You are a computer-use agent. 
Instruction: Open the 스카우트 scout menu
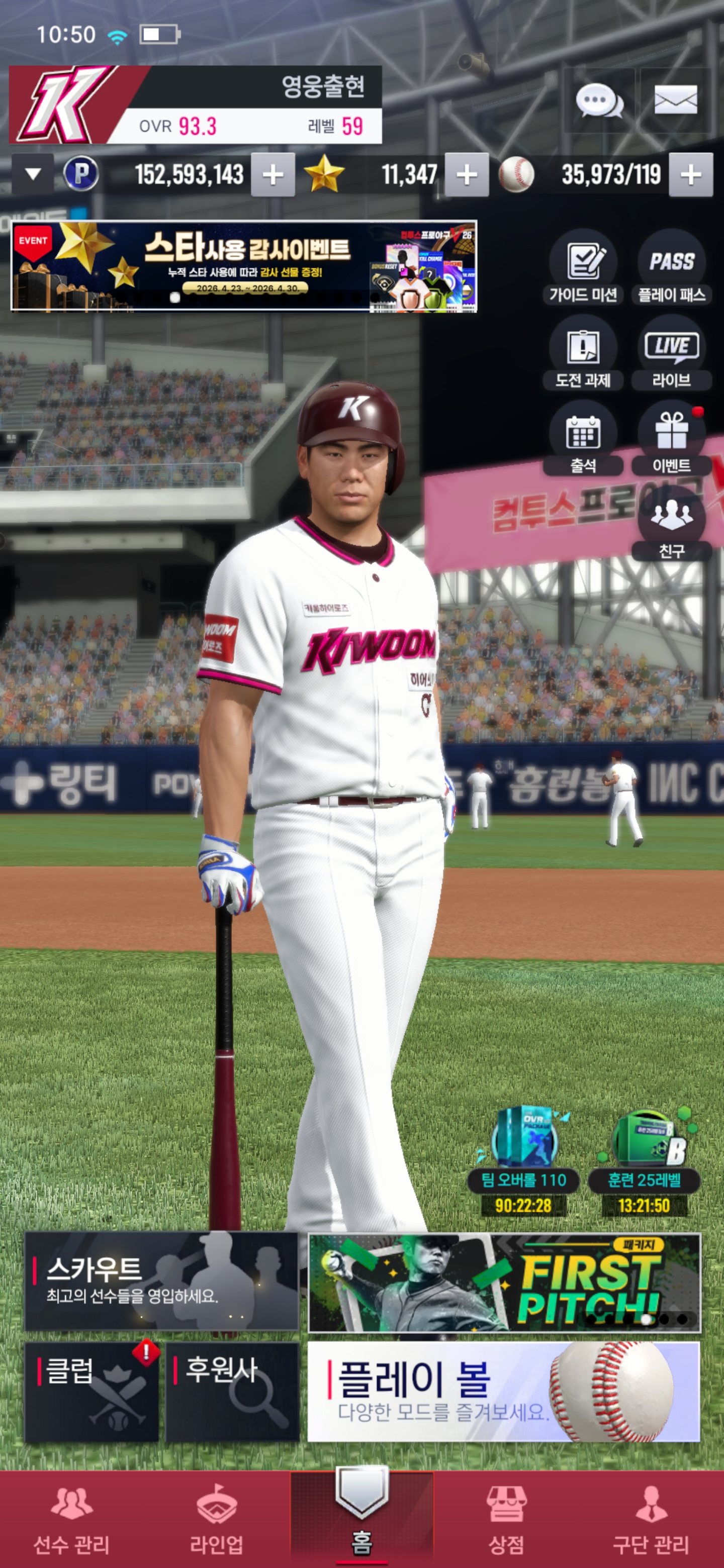pos(161,1281)
